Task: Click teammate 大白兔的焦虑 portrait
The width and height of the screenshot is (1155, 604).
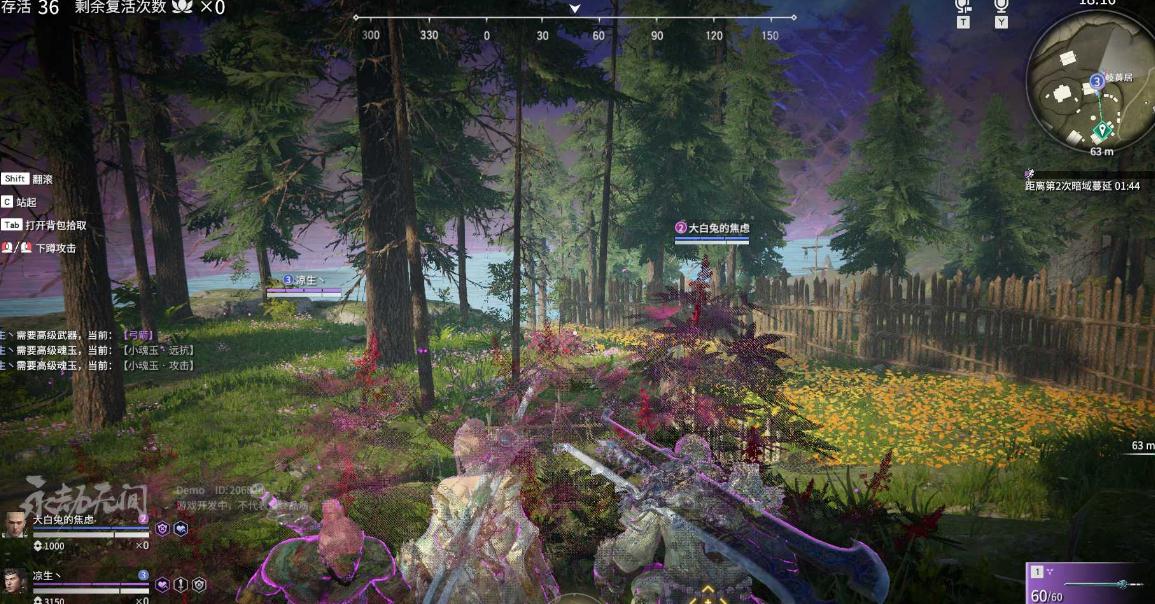Action: (x=15, y=525)
